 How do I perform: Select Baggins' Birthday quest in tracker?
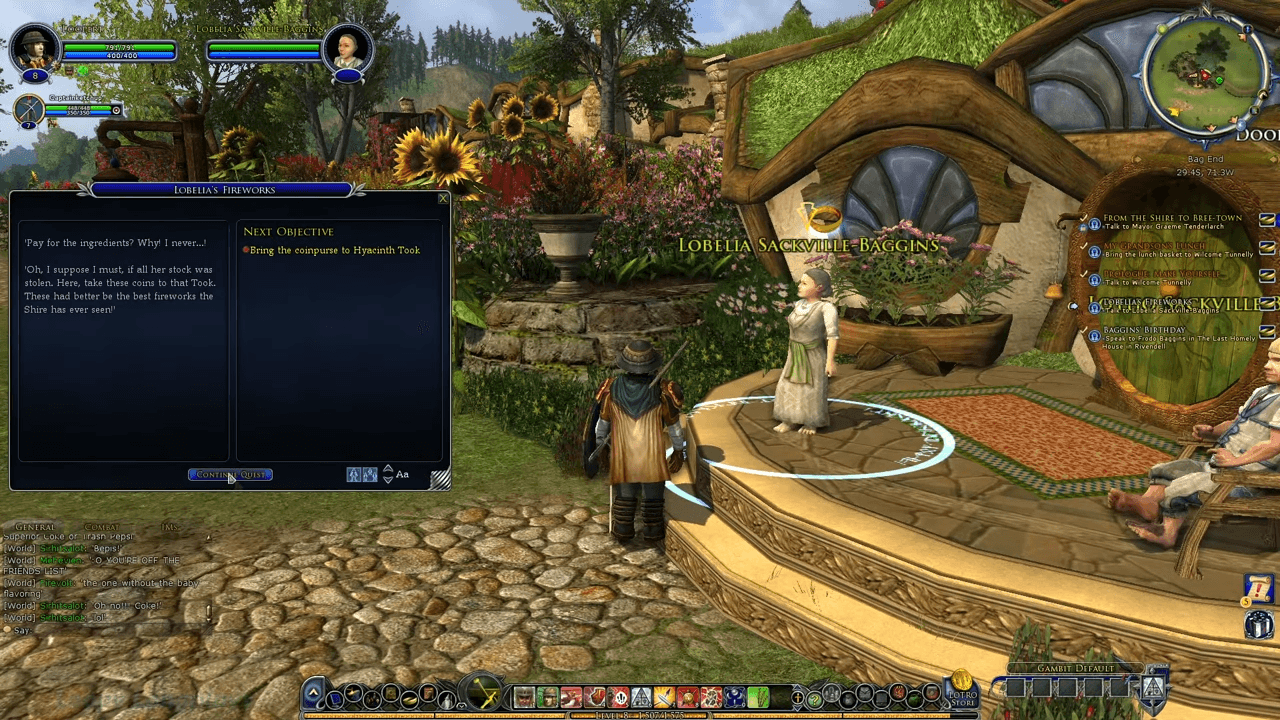click(x=1144, y=330)
